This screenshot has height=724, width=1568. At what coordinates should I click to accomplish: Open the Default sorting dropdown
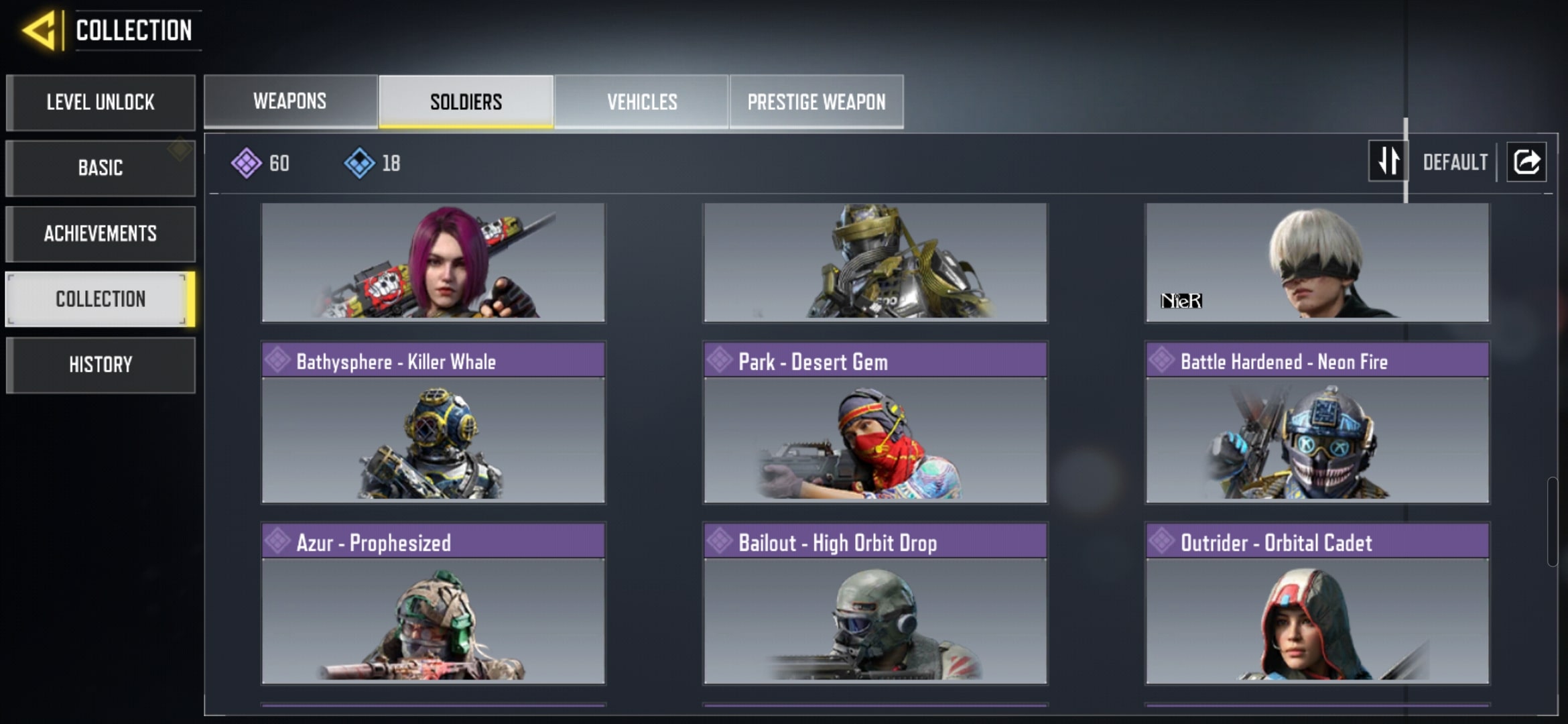[x=1455, y=162]
